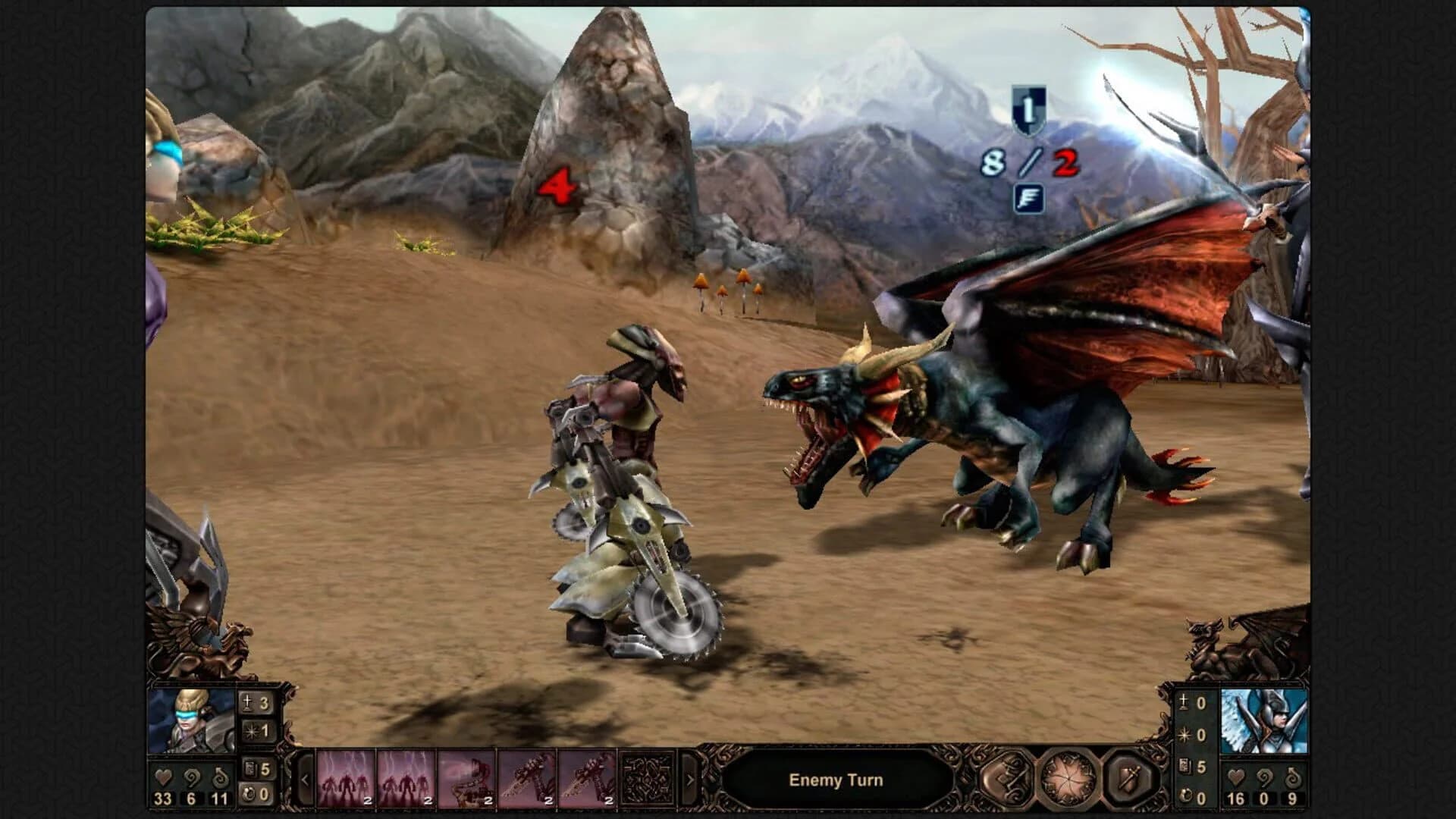Image resolution: width=1456 pixels, height=819 pixels.
Task: Toggle the first lightning creature card
Action: pyautogui.click(x=346, y=780)
